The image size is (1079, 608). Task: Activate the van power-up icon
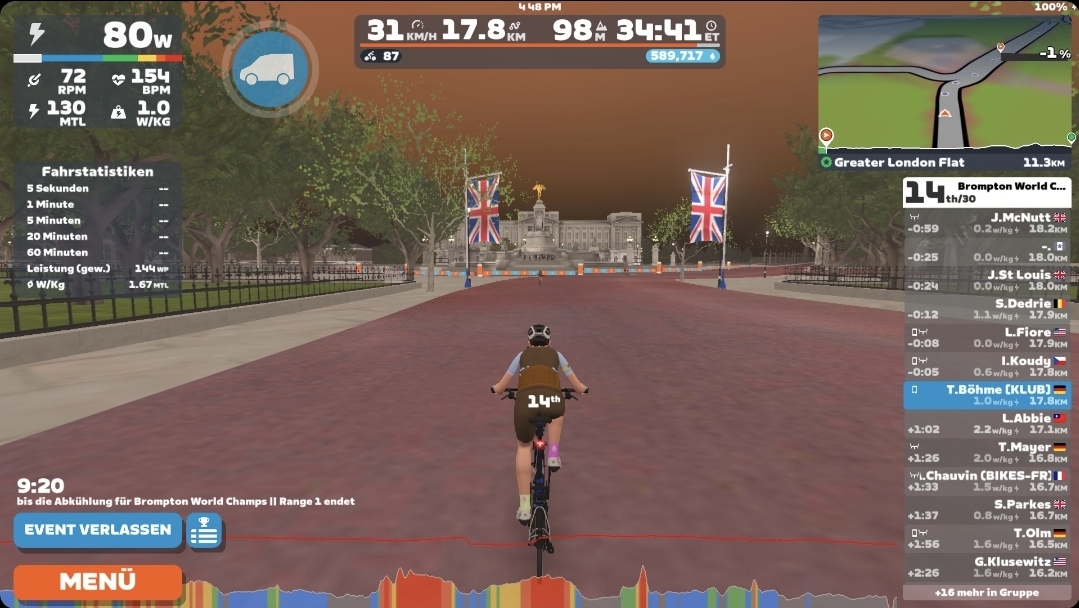(269, 68)
